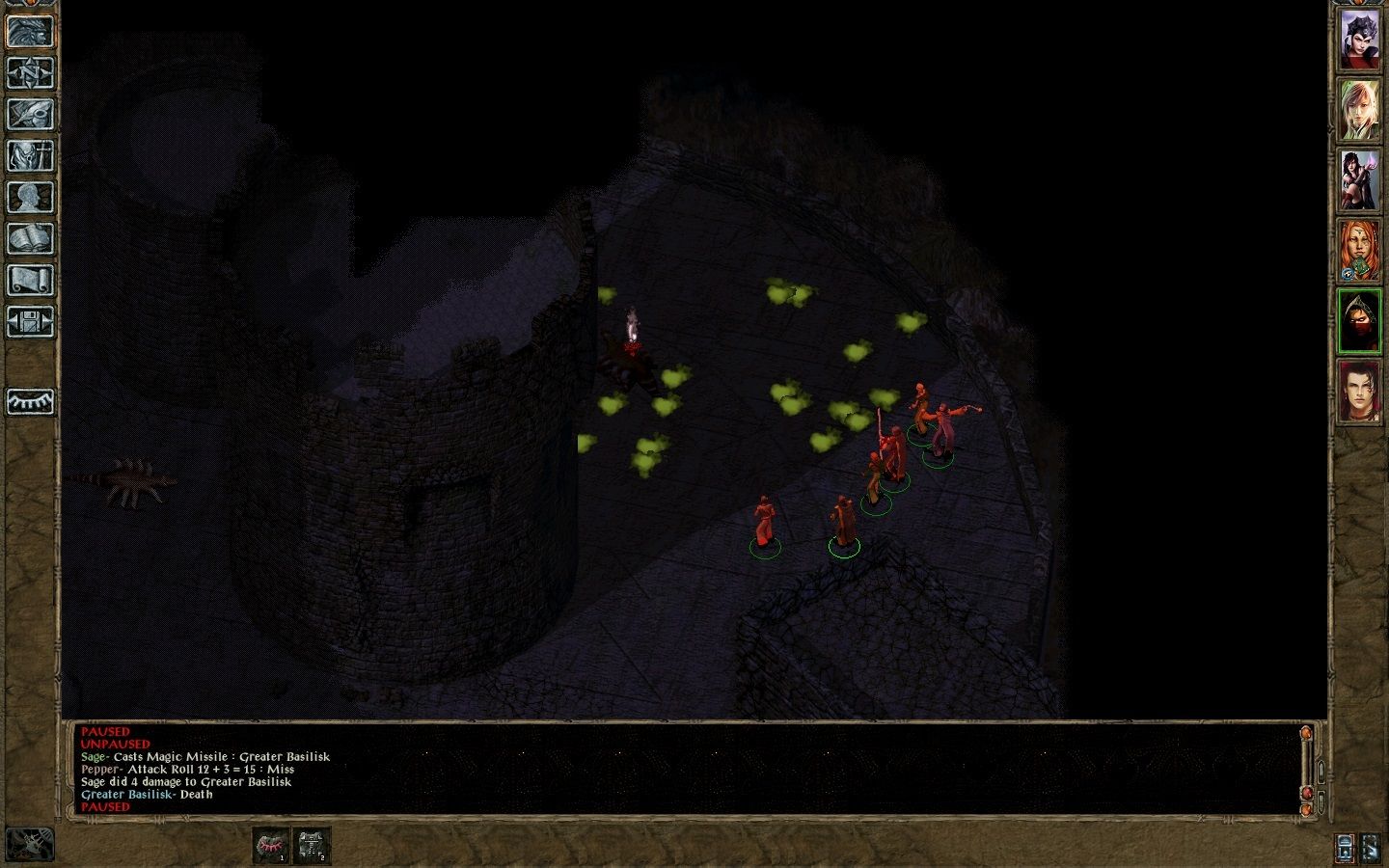Image resolution: width=1389 pixels, height=868 pixels.
Task: Click the closed eye button on the sidebar
Action: pyautogui.click(x=30, y=401)
